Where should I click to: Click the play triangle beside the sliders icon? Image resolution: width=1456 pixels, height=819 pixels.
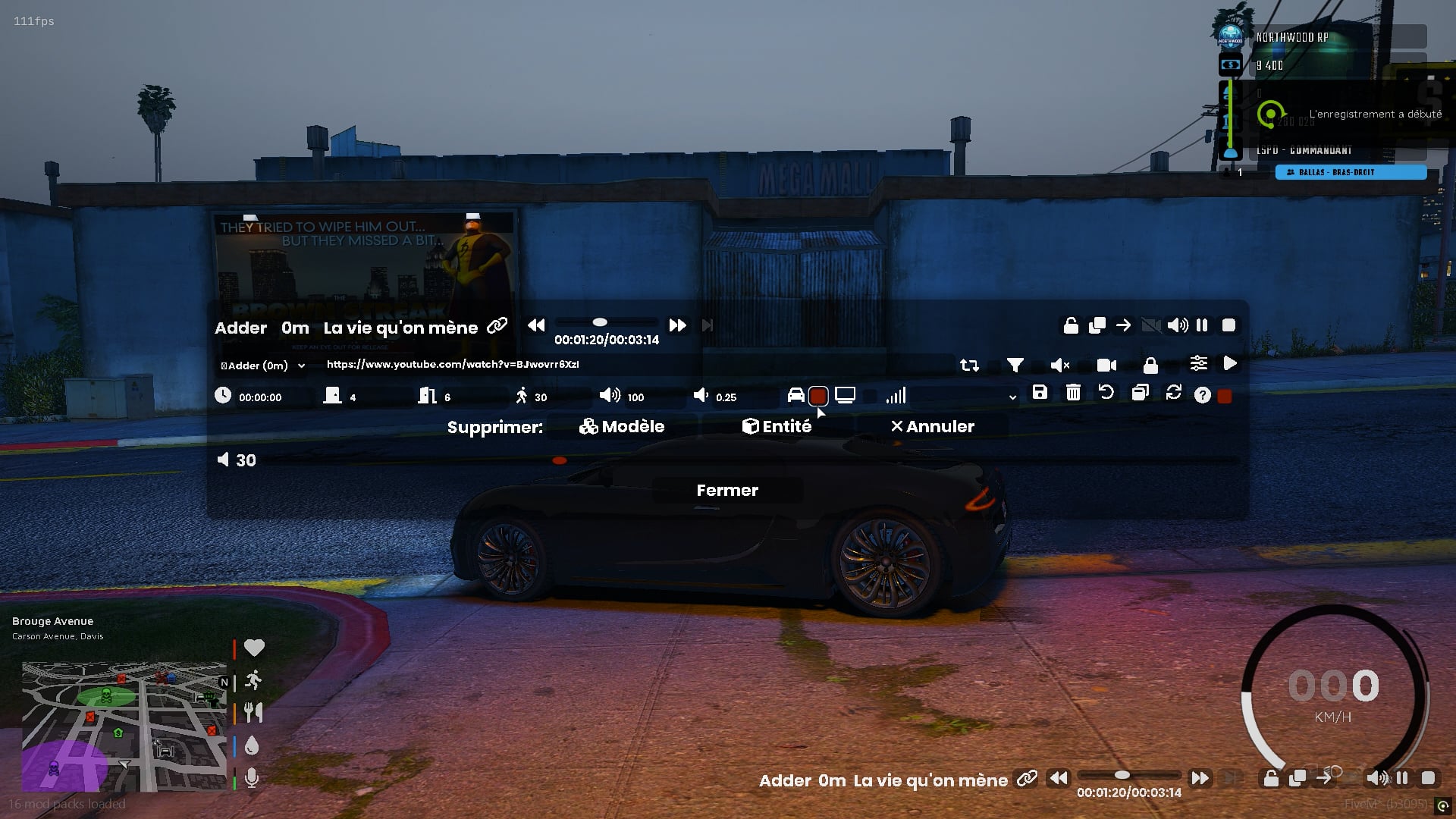[x=1230, y=364]
